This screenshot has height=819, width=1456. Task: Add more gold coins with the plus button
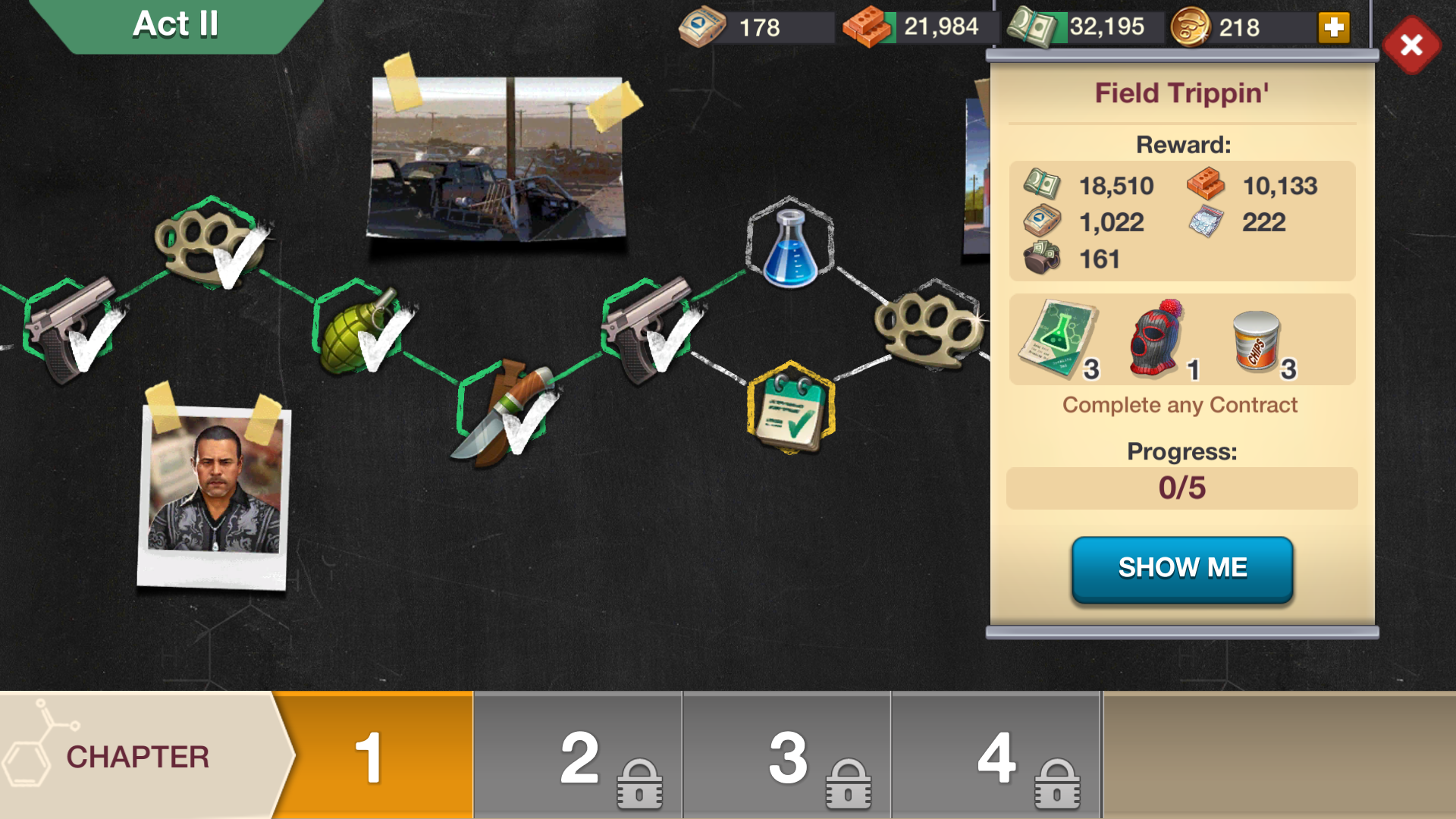tap(1333, 28)
